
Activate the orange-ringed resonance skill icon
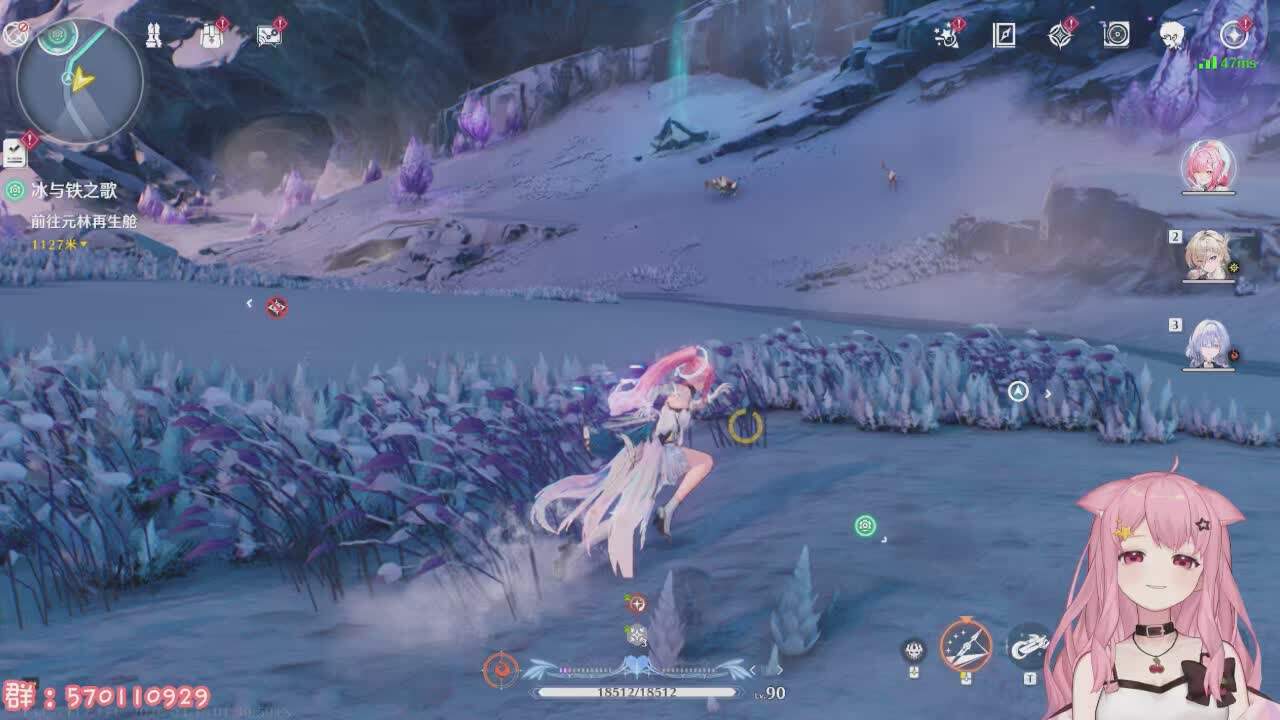point(965,645)
